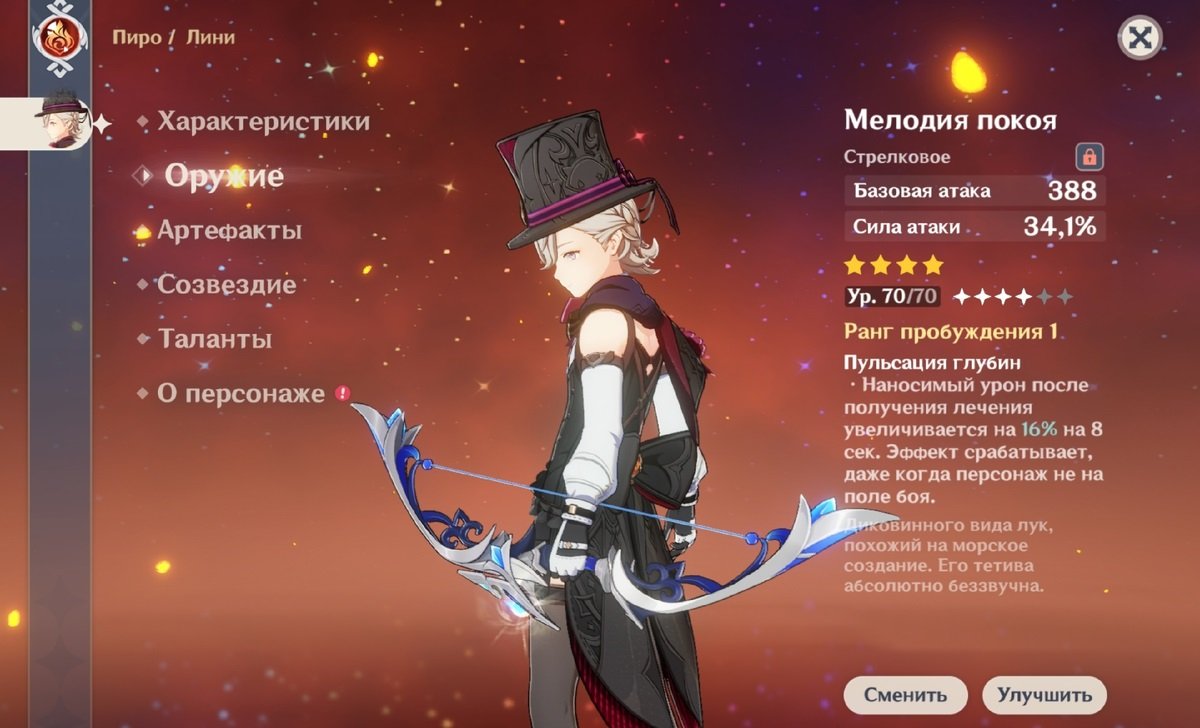Open the Созвездие constellation tab

(x=226, y=285)
